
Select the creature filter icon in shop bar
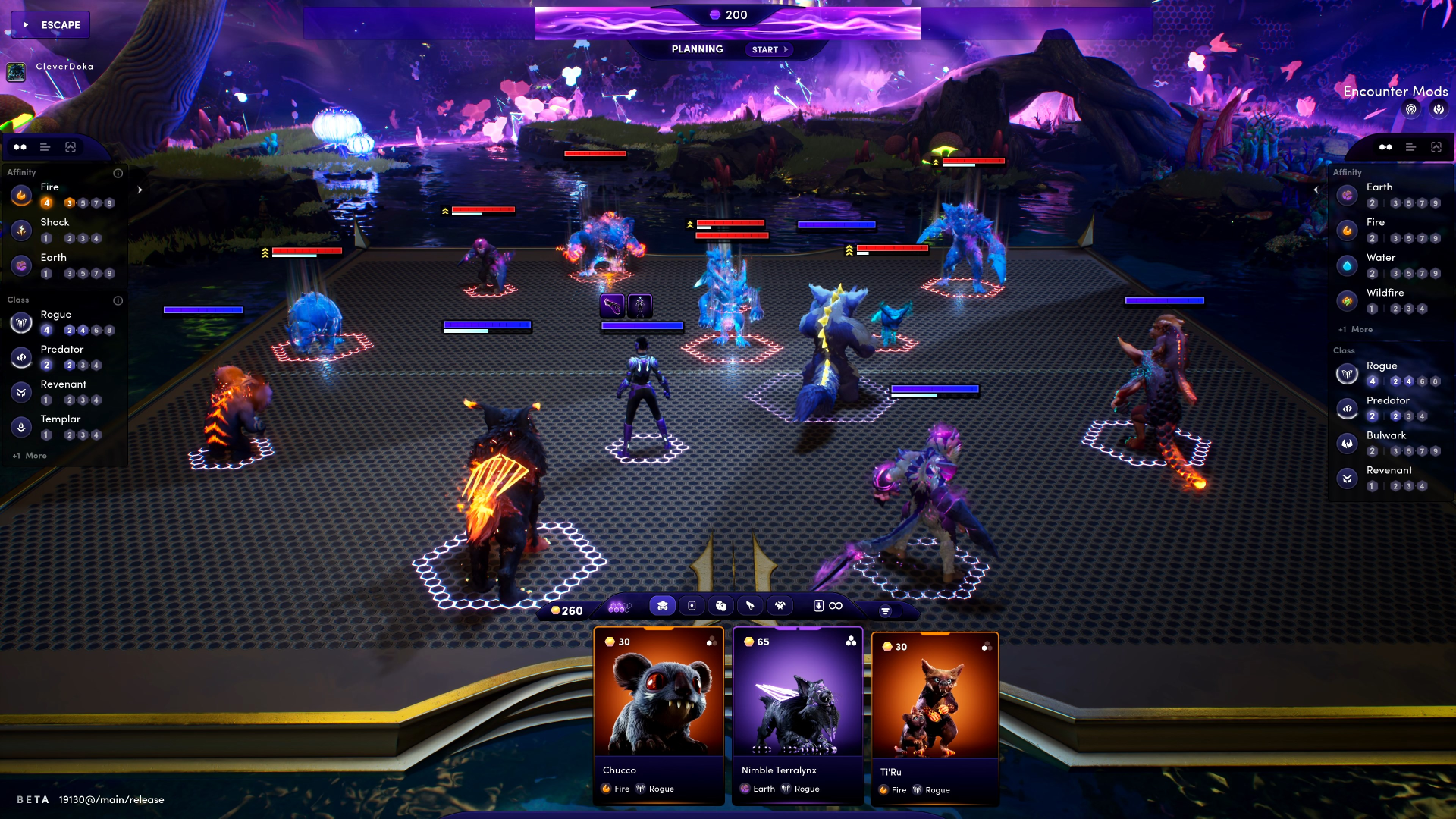[663, 606]
